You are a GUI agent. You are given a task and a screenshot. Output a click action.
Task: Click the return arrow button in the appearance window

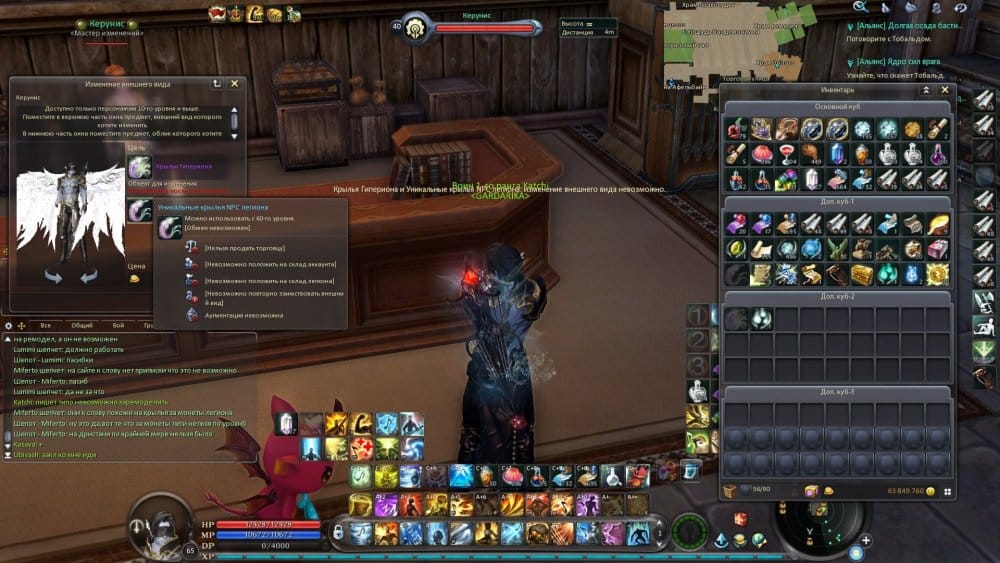[217, 85]
